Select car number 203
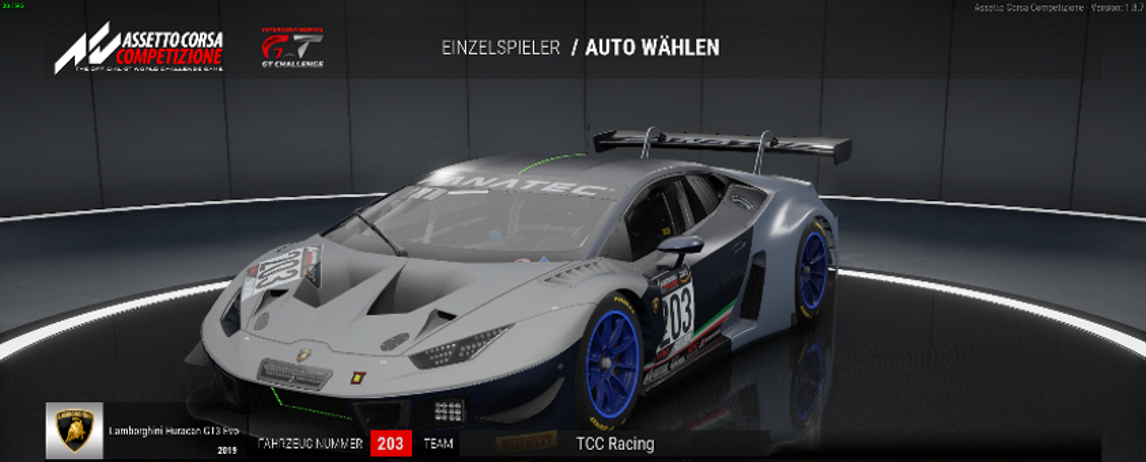1146x462 pixels. click(x=391, y=443)
